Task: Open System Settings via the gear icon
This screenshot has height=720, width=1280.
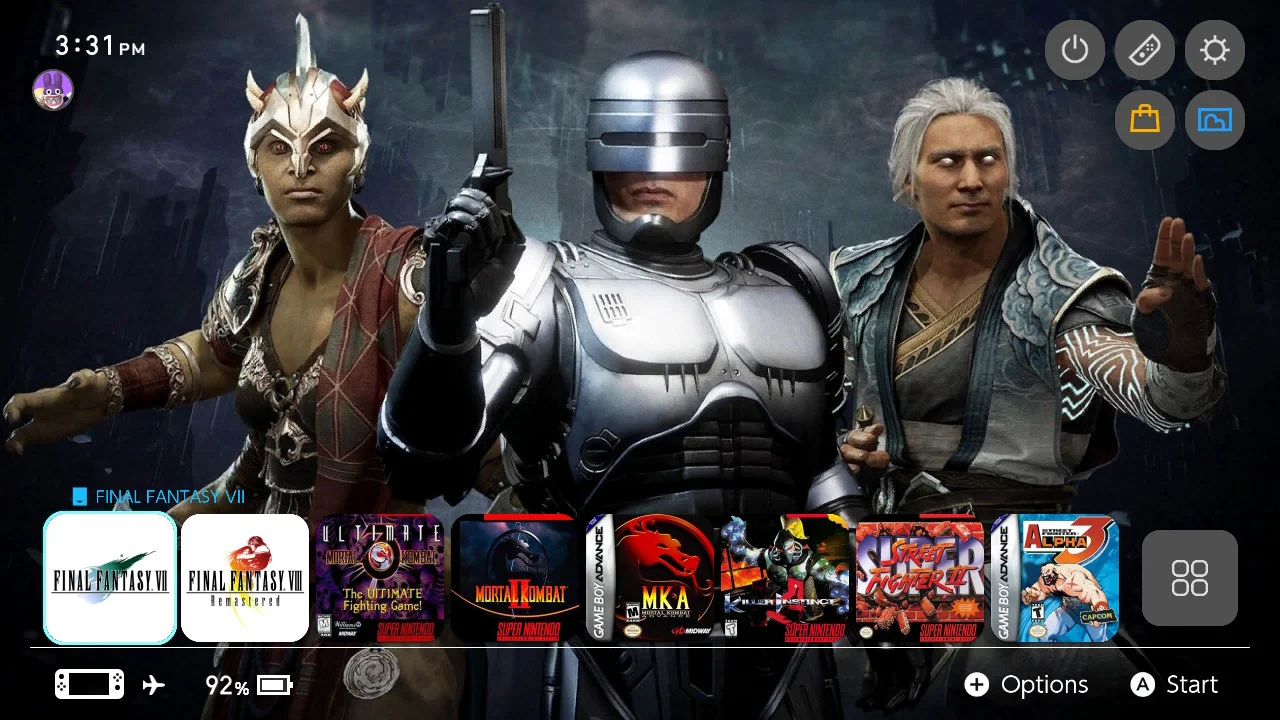Action: pyautogui.click(x=1214, y=50)
